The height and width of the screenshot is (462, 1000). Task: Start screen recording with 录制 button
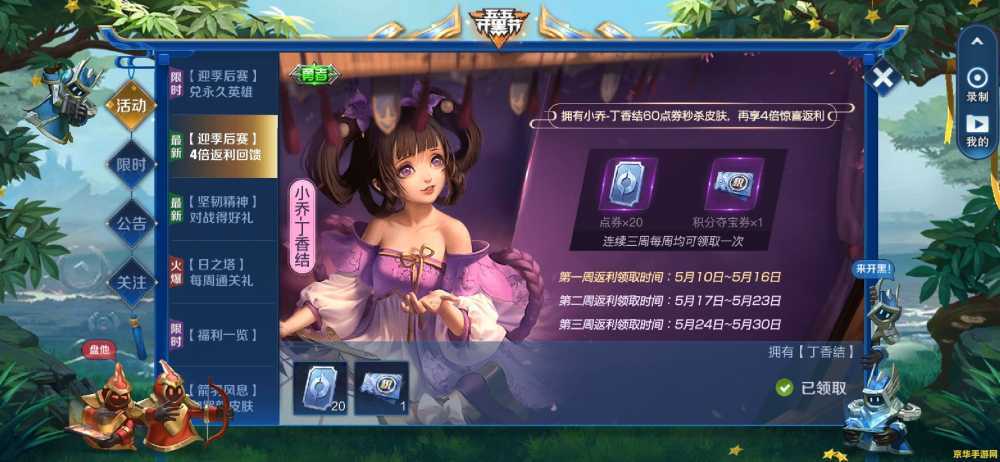(x=977, y=82)
